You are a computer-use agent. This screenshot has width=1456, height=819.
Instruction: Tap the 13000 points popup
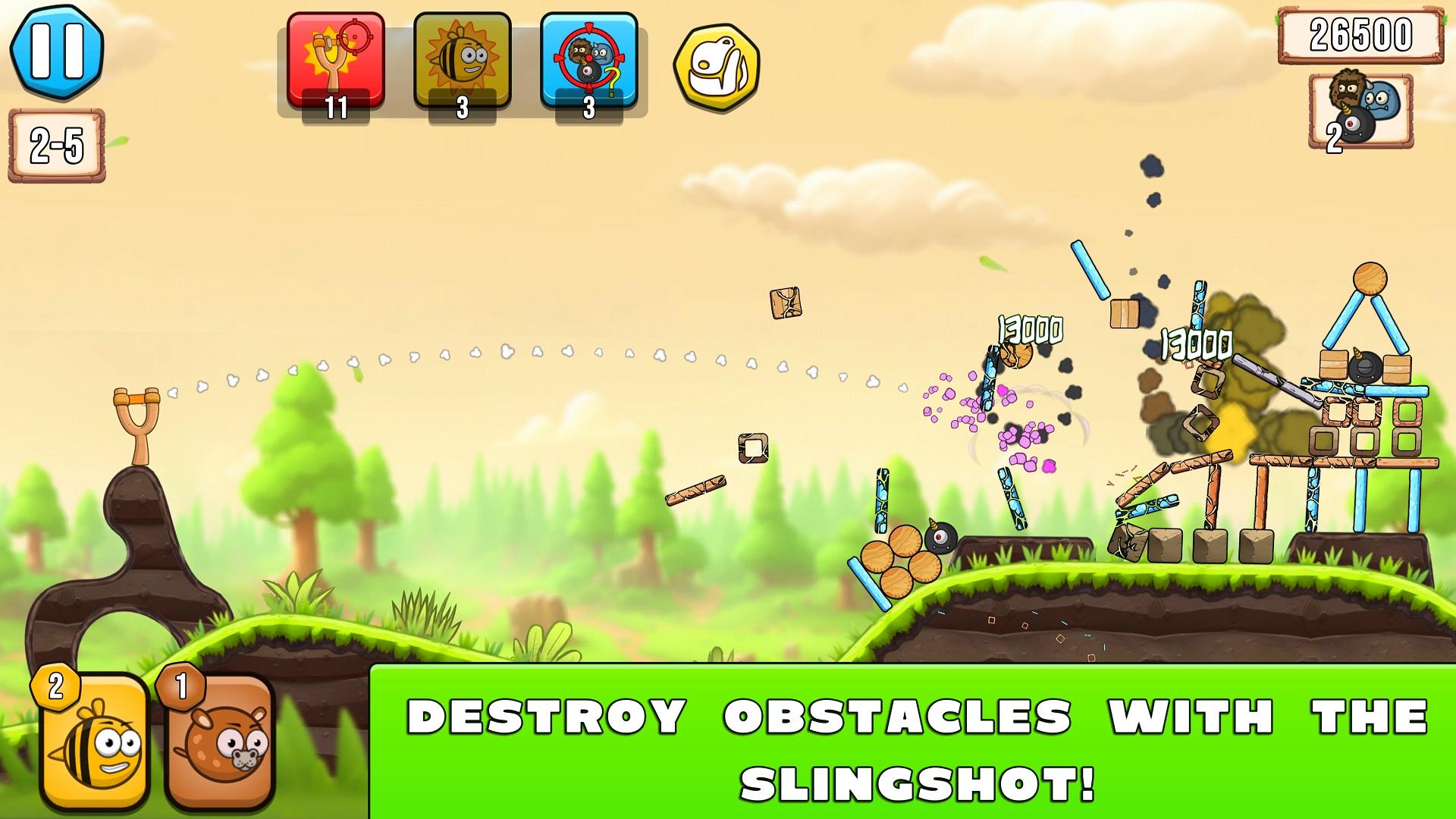coord(1030,331)
